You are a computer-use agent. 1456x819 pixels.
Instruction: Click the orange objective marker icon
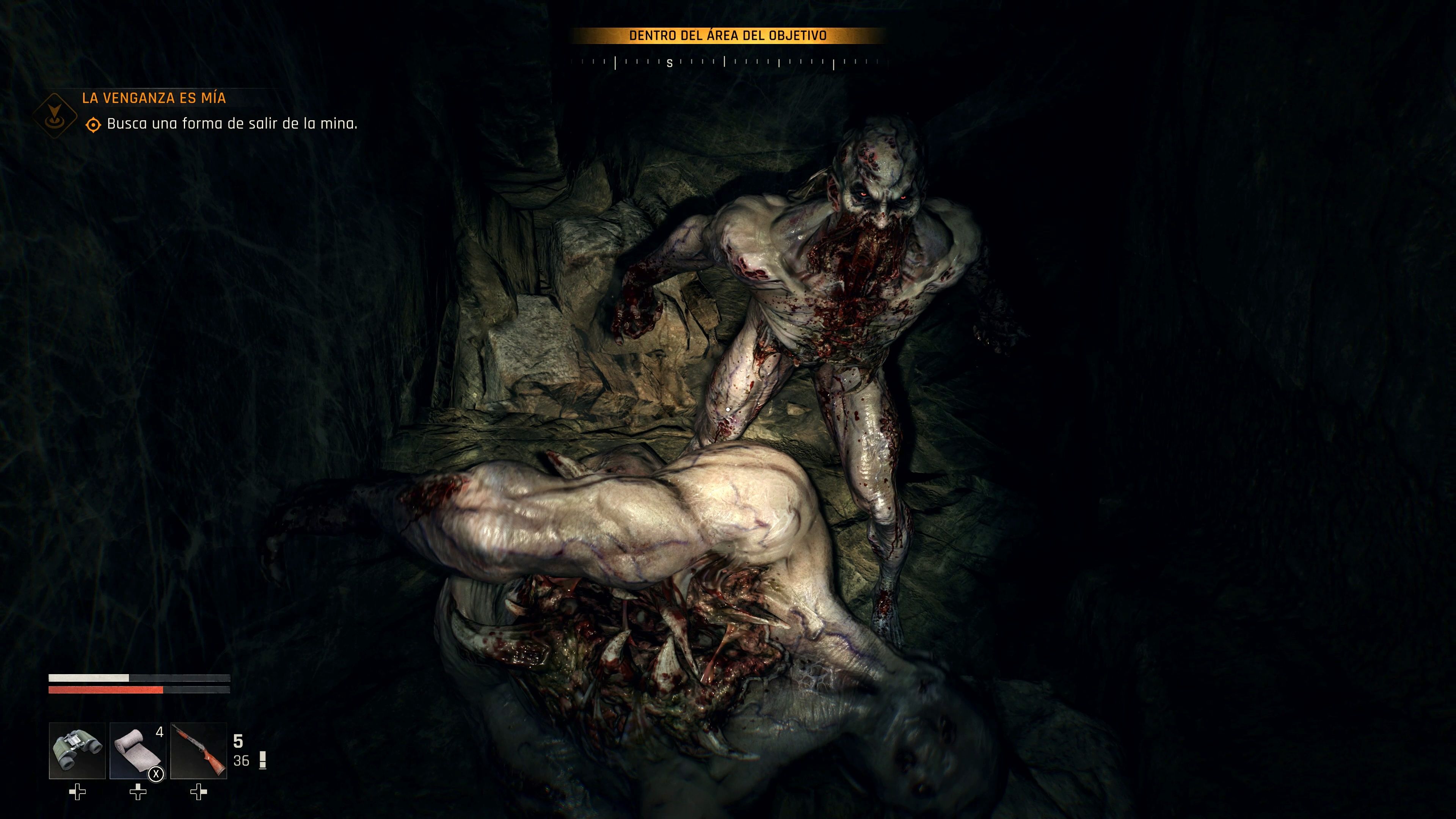95,126
